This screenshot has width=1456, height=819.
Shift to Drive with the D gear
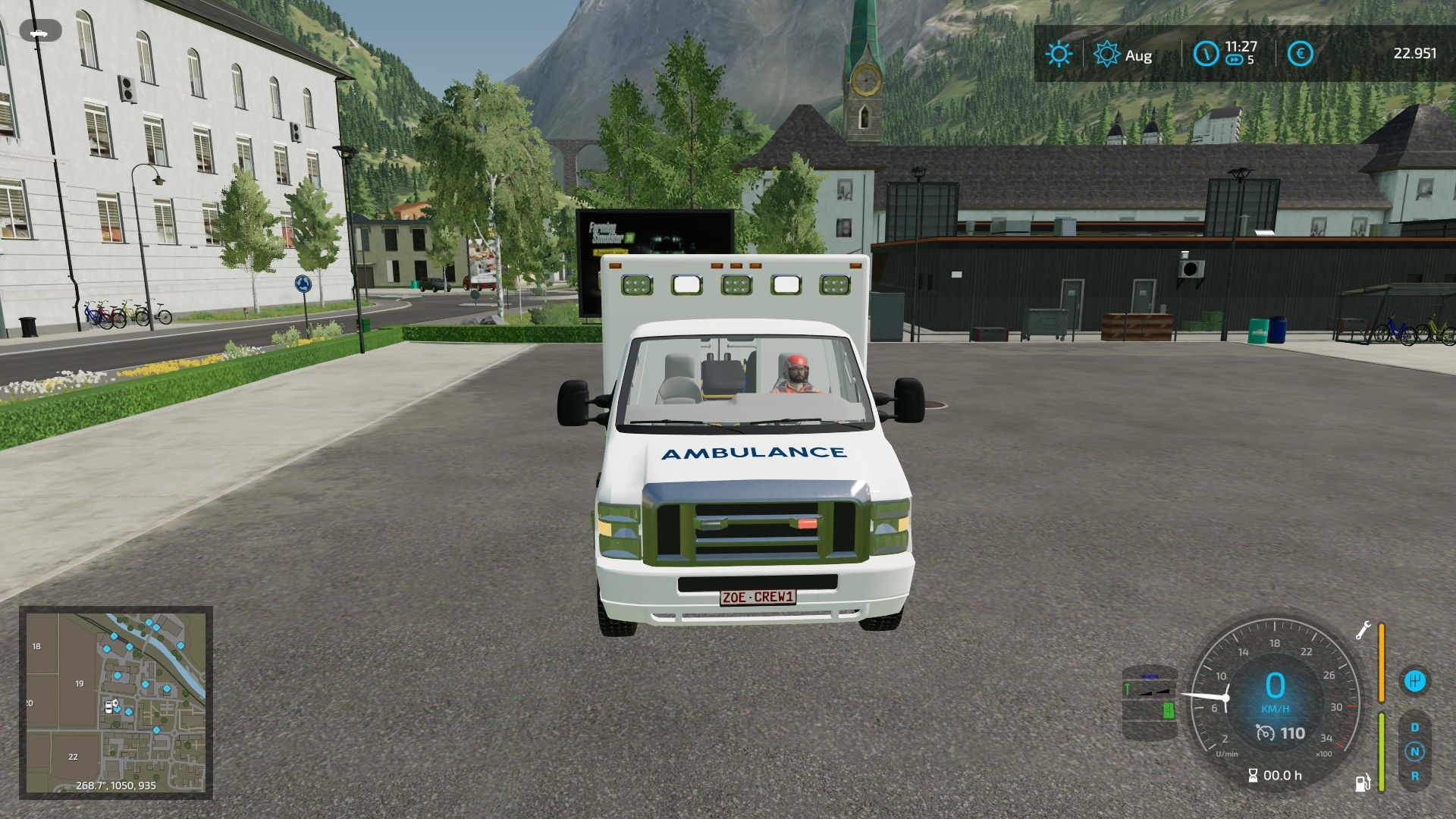pyautogui.click(x=1415, y=727)
